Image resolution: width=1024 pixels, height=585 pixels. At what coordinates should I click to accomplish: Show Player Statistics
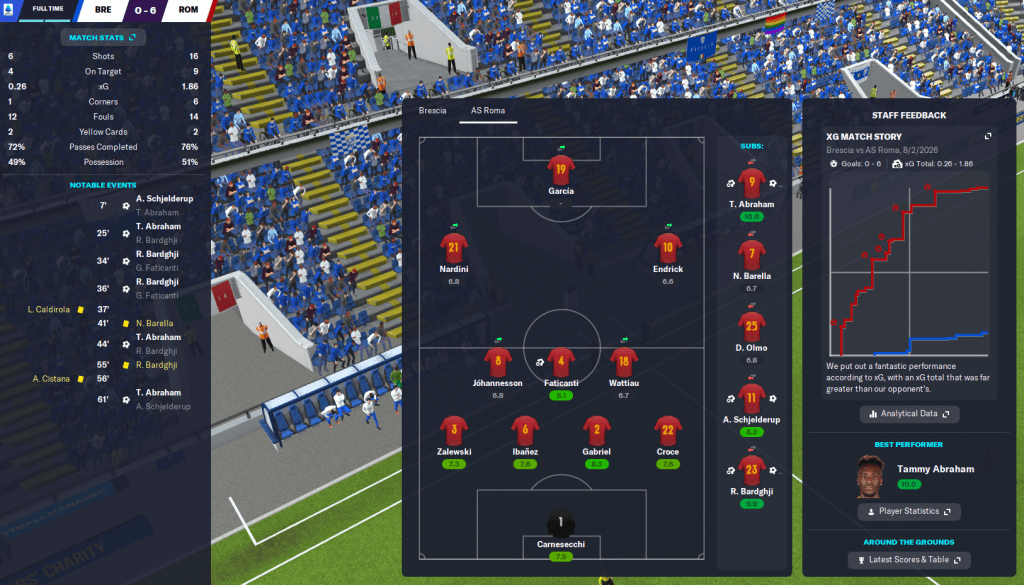click(909, 511)
